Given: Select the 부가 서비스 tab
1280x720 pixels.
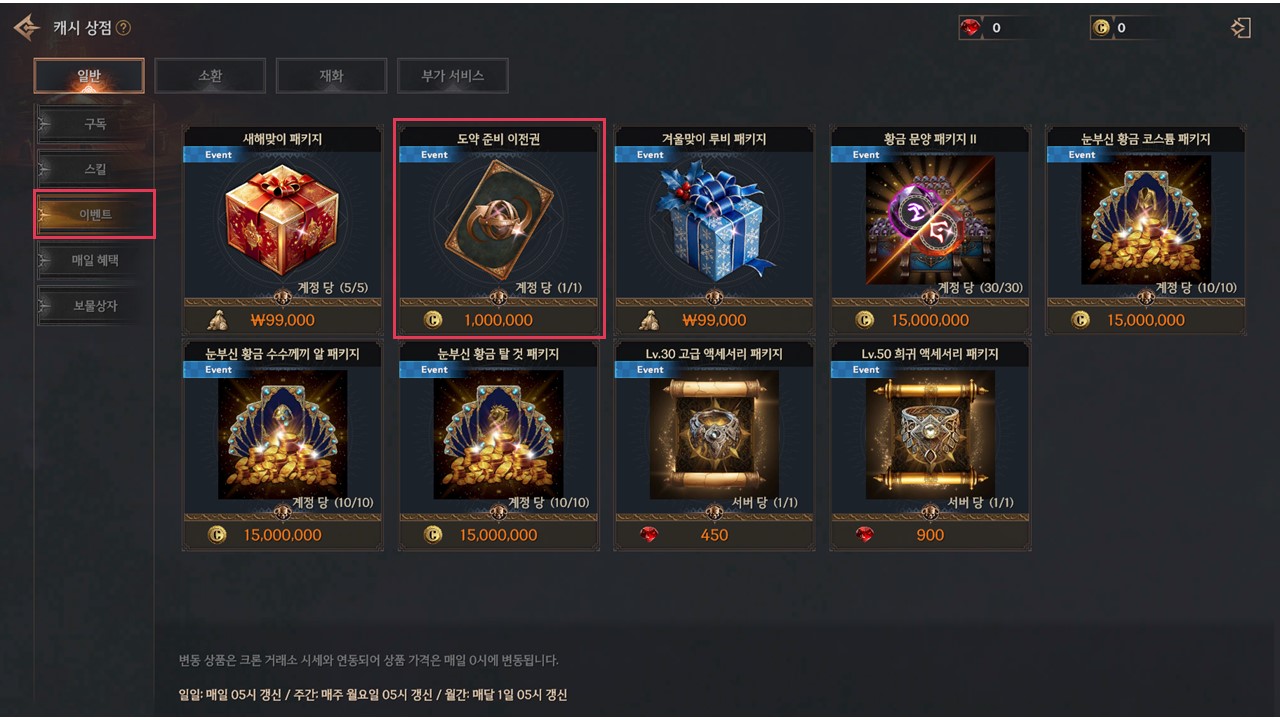Looking at the screenshot, I should (x=452, y=76).
